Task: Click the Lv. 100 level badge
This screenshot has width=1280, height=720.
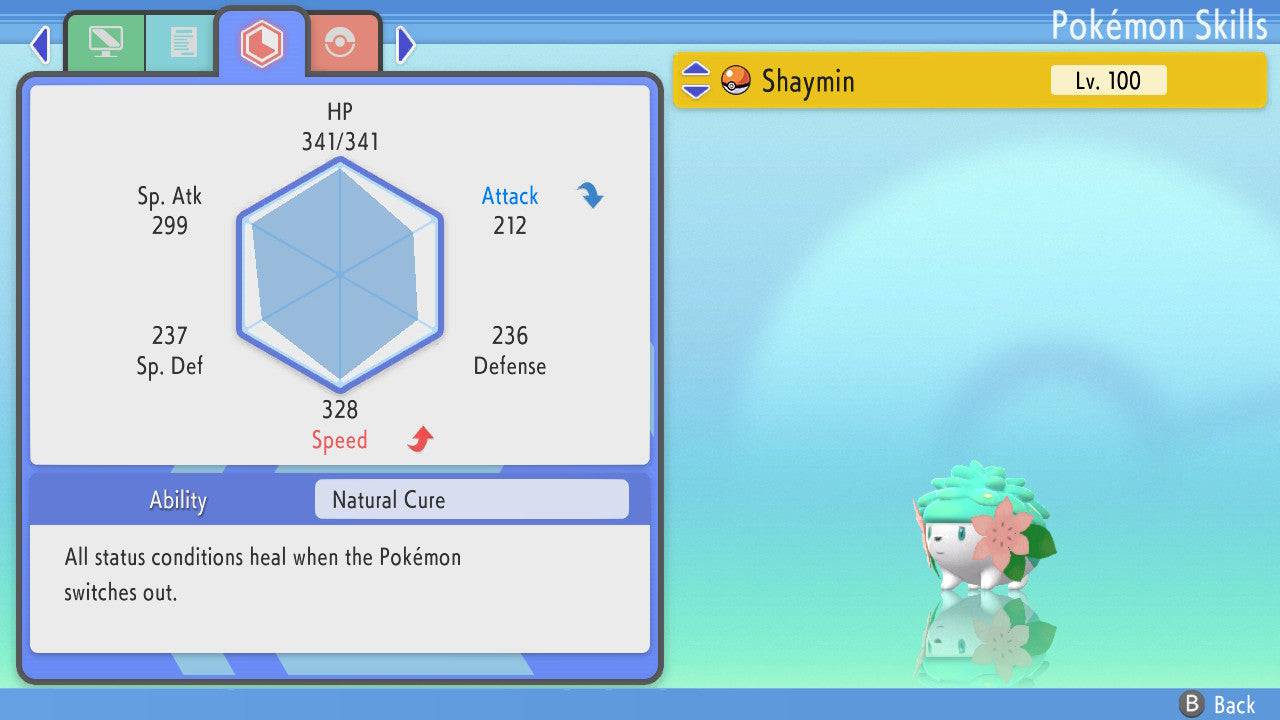Action: [x=1108, y=80]
